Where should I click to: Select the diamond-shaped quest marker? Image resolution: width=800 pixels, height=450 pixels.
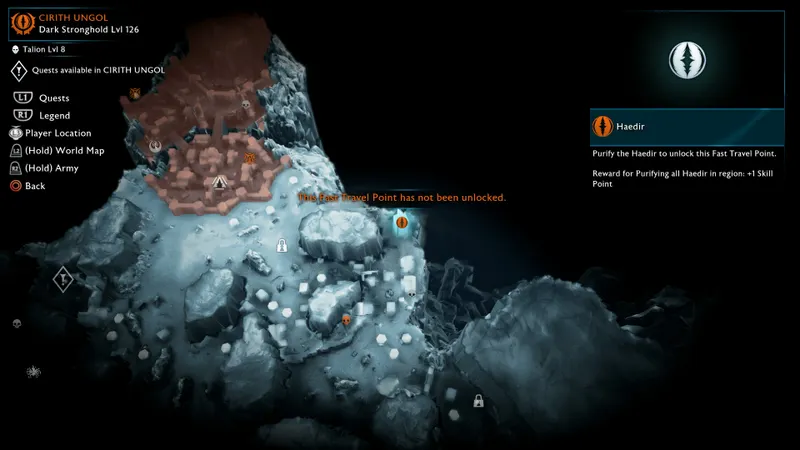pos(62,279)
